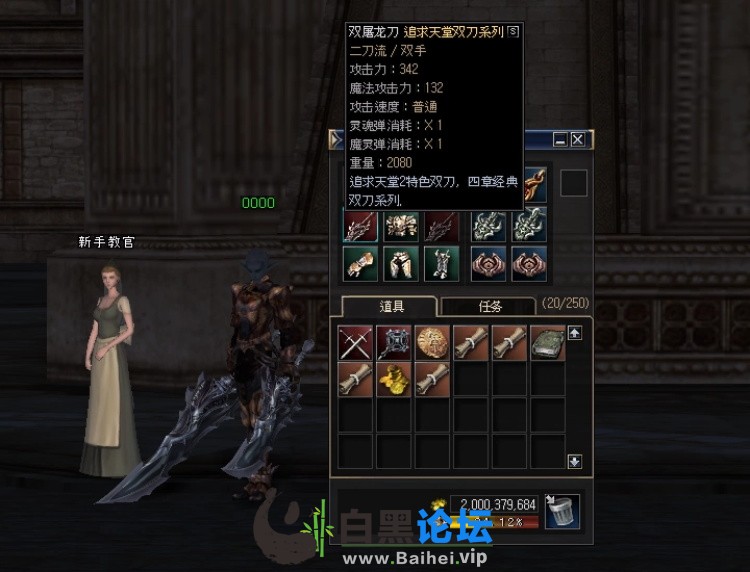Select the equipped gauntlets slot

point(360,263)
